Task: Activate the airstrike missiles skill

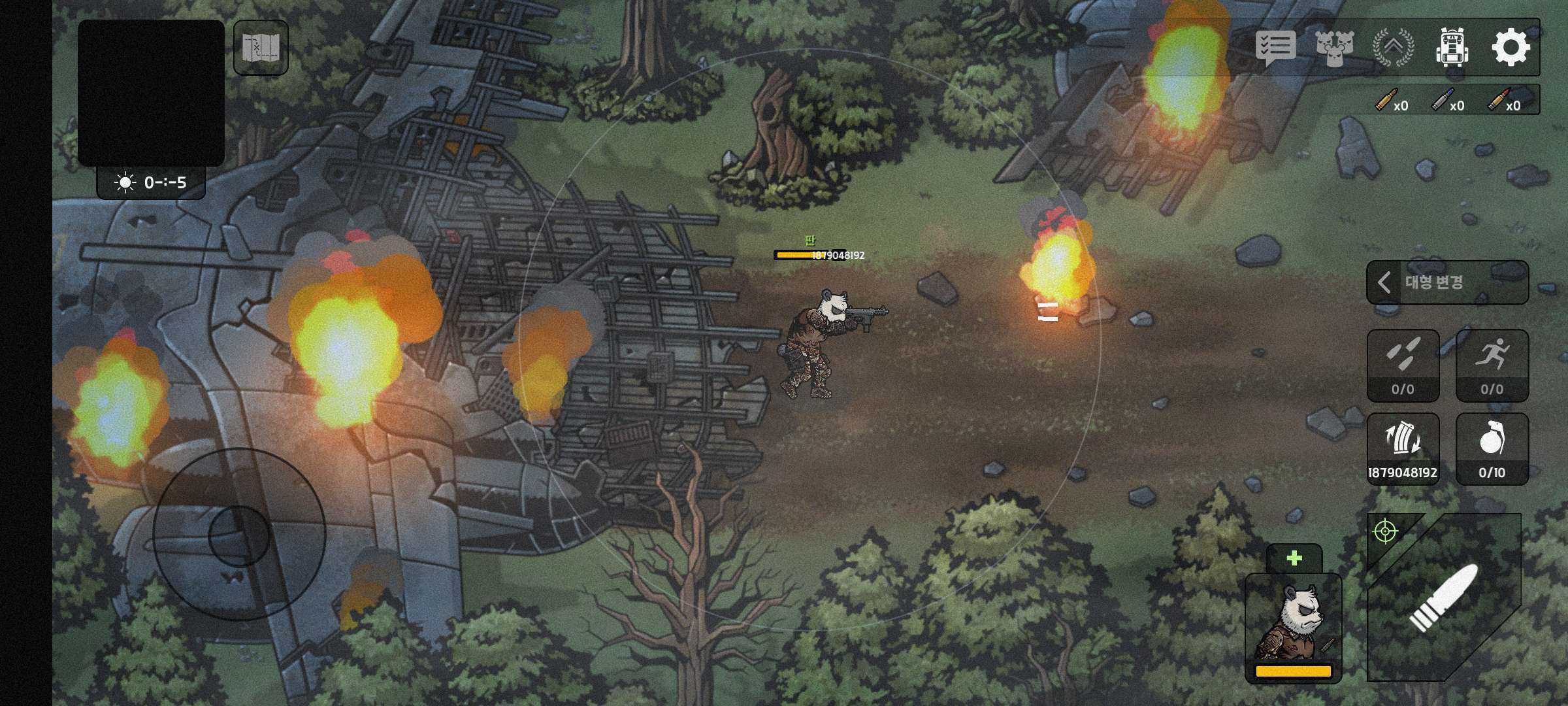Action: pyautogui.click(x=1403, y=365)
